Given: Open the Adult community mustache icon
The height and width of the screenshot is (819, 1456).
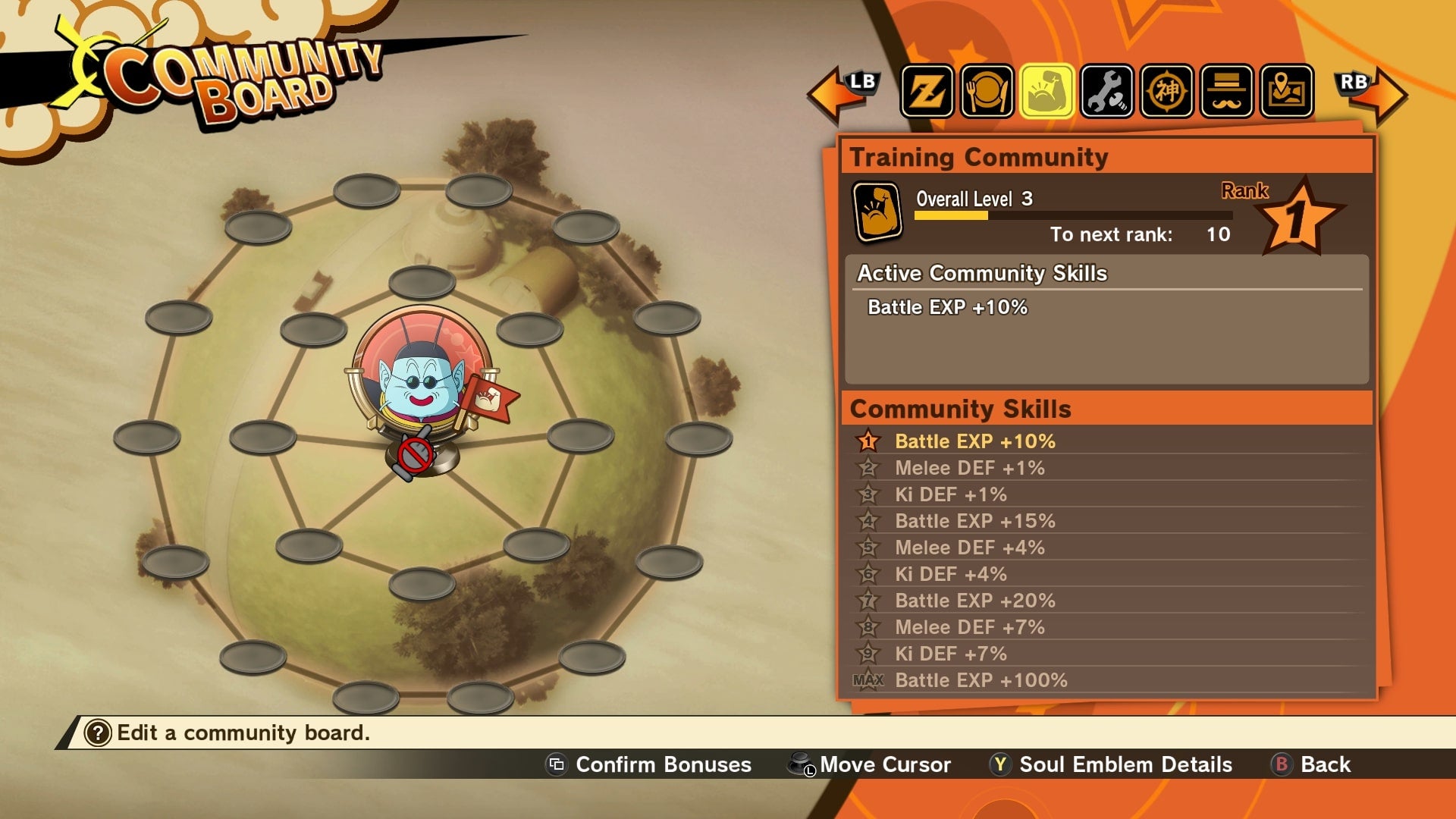Looking at the screenshot, I should point(1226,91).
